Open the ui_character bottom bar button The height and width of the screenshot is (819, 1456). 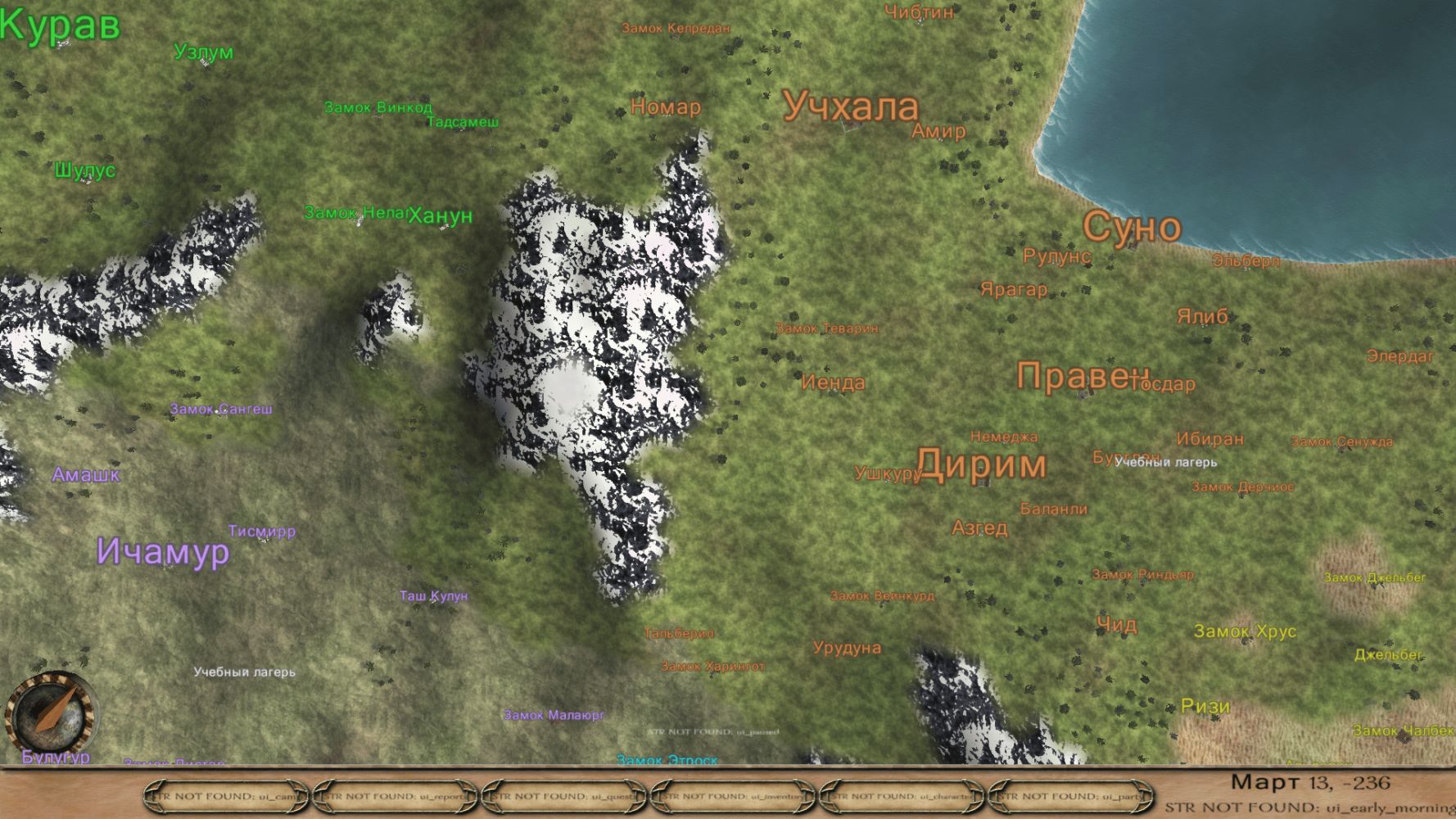tap(902, 796)
